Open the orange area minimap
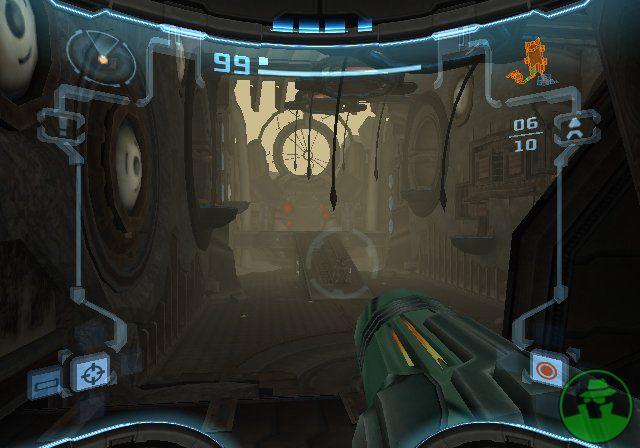 tap(533, 62)
